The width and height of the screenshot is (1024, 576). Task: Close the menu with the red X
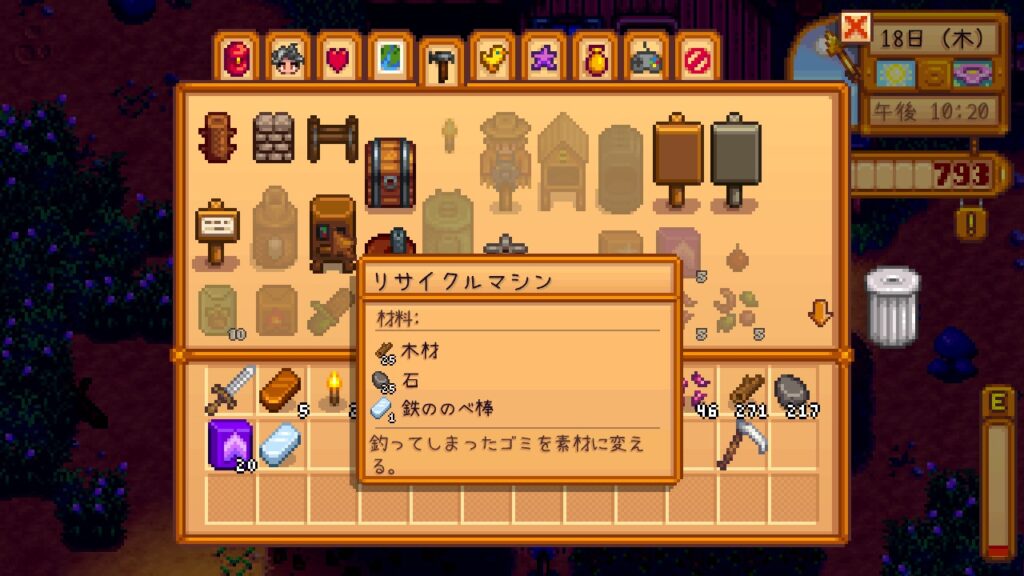click(856, 28)
